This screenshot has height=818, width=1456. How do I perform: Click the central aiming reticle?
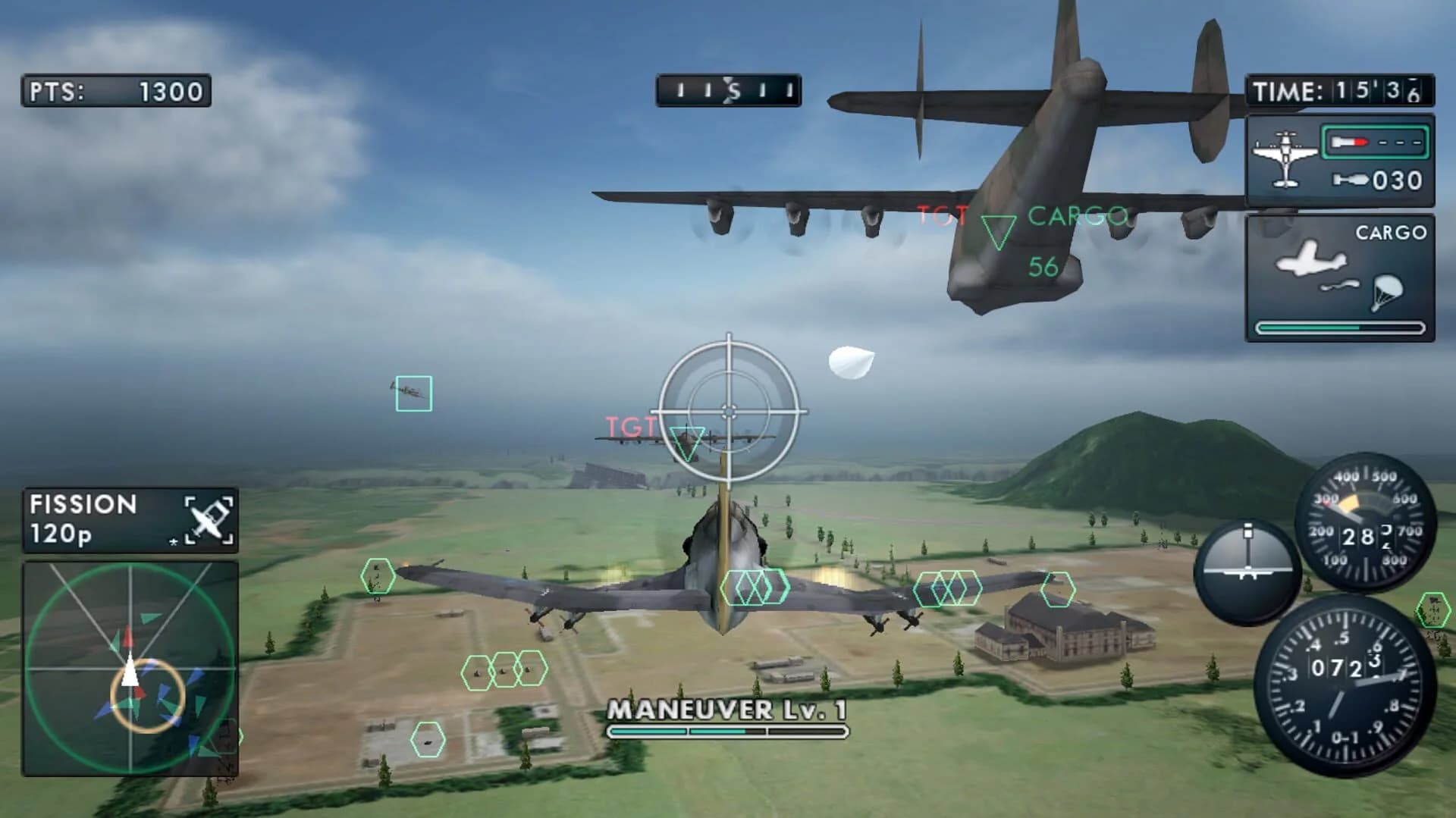tap(729, 410)
